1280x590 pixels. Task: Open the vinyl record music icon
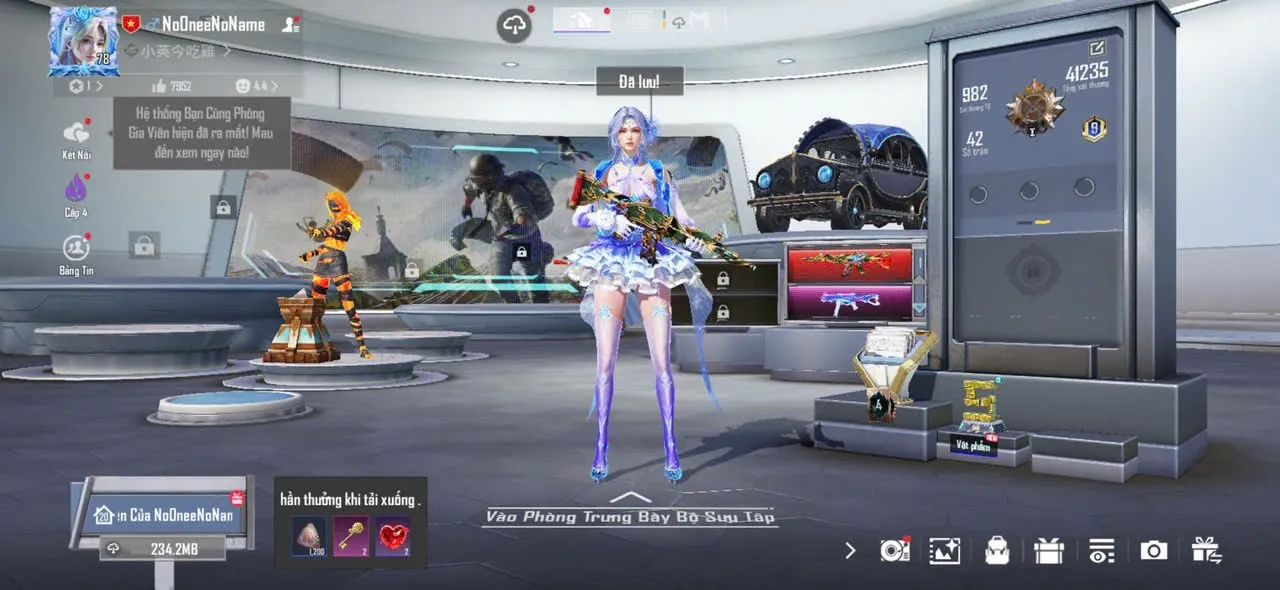point(893,550)
